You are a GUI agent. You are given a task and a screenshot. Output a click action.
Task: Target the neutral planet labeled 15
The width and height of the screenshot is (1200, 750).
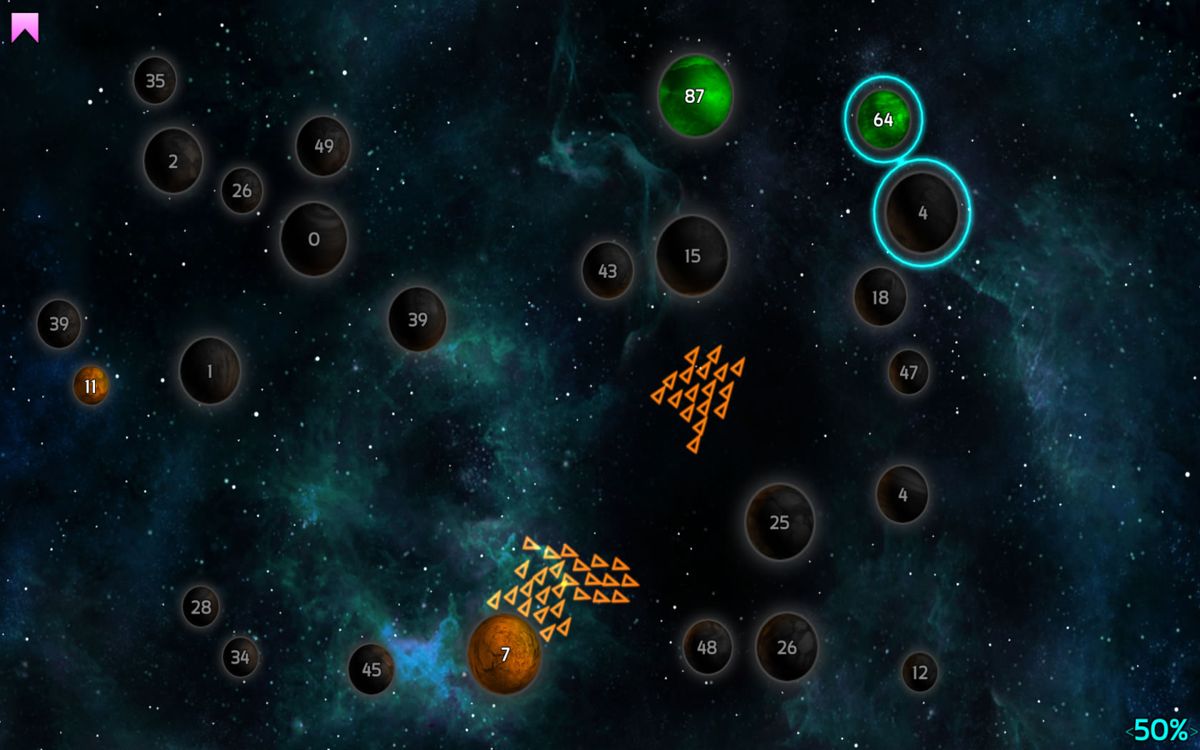click(x=692, y=256)
